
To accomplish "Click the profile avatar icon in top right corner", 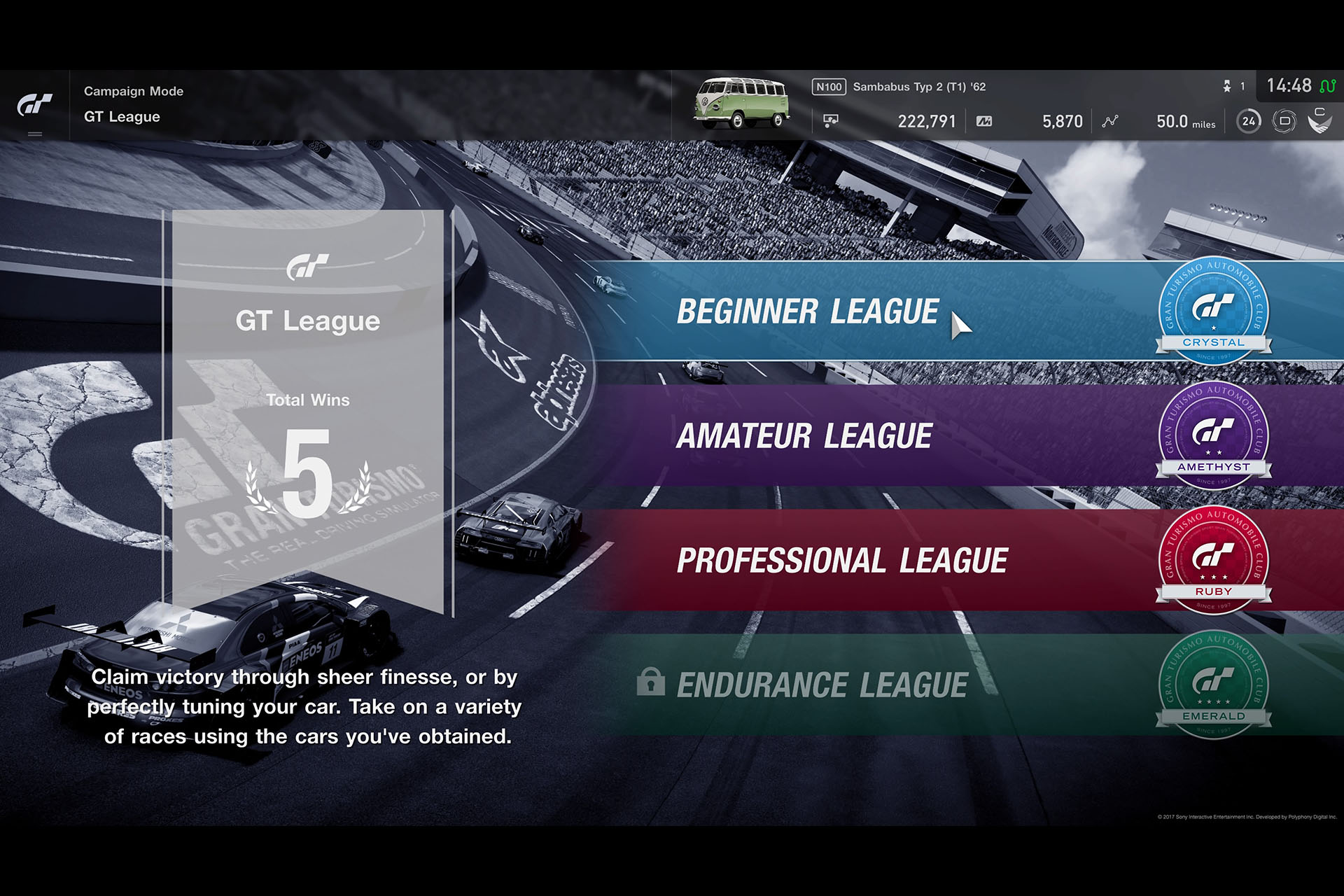I will click(x=1319, y=120).
